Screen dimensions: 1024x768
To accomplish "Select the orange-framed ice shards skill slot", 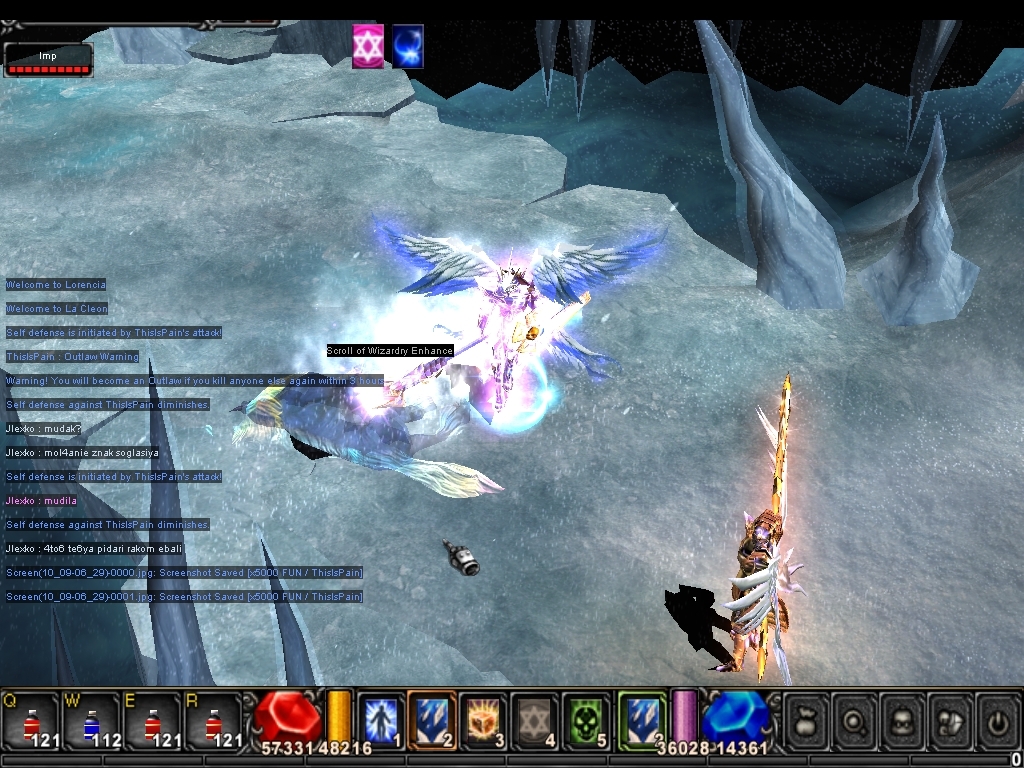I will pos(432,719).
